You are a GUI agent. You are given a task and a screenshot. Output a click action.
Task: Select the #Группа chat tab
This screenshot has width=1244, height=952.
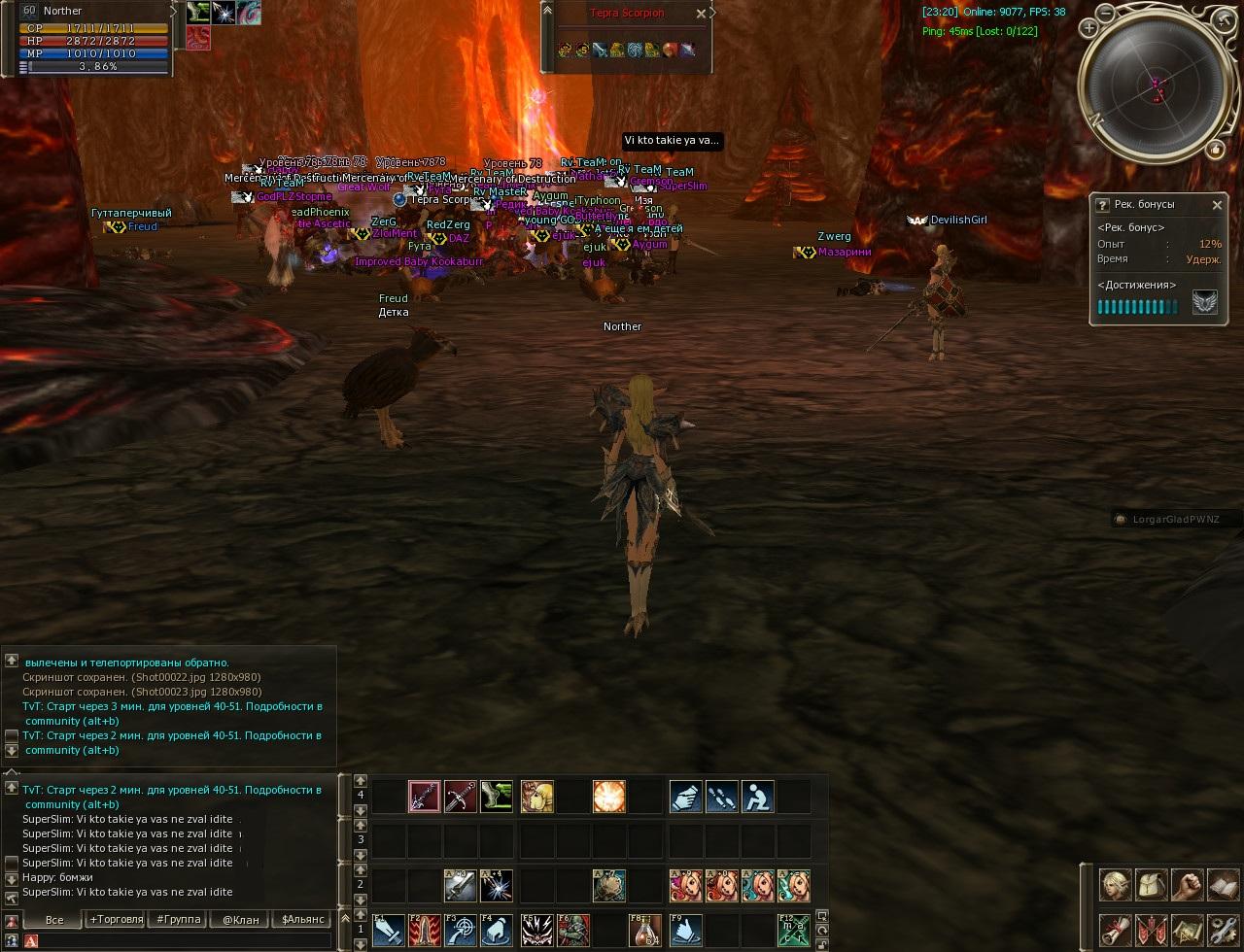pos(179,919)
